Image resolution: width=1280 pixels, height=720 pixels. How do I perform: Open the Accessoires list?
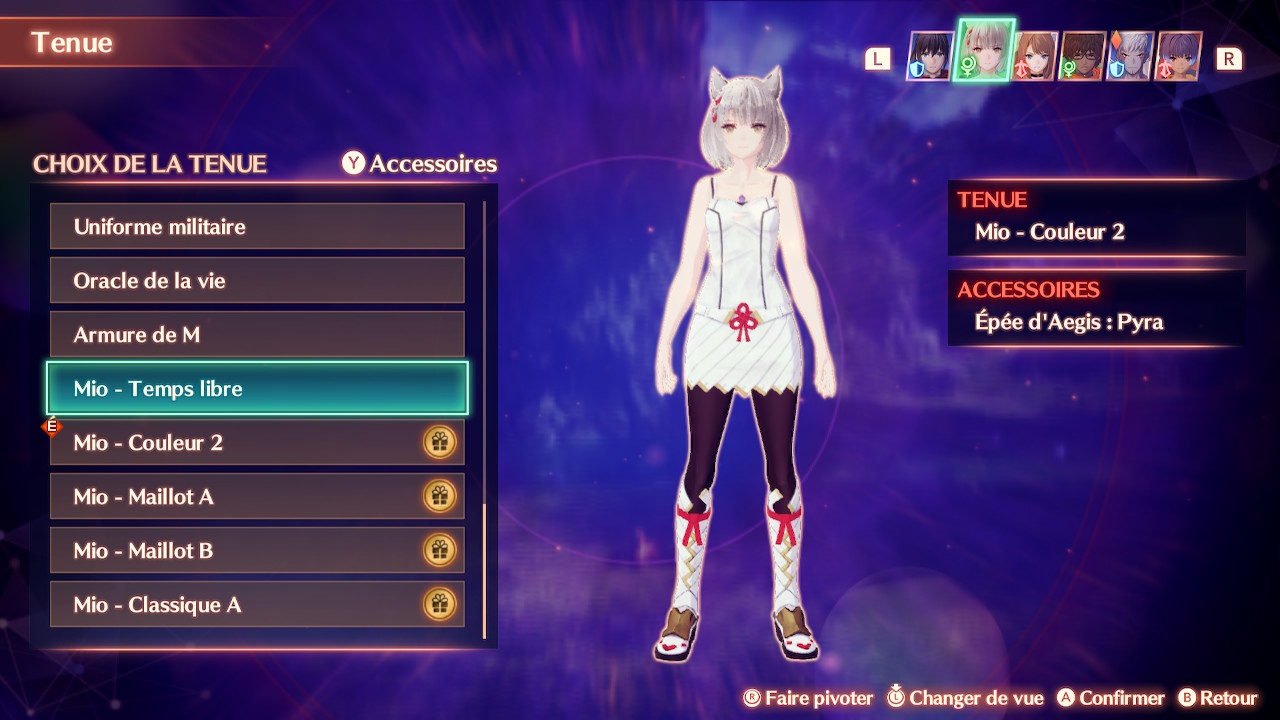420,164
